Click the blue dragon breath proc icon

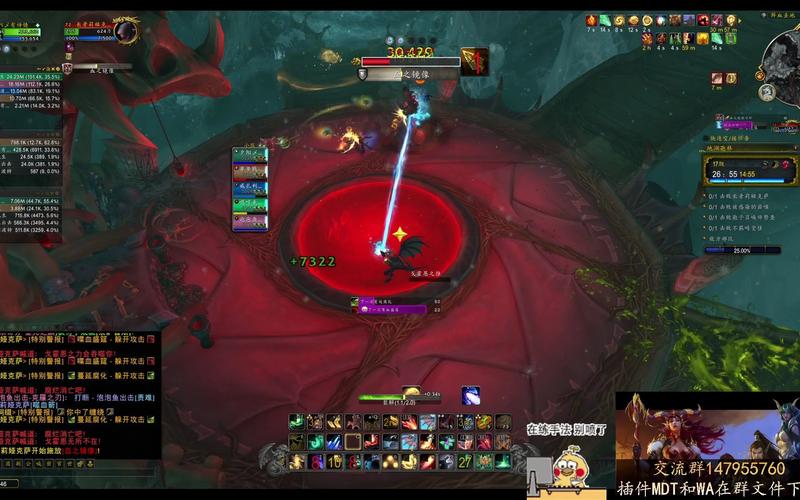coord(469,395)
